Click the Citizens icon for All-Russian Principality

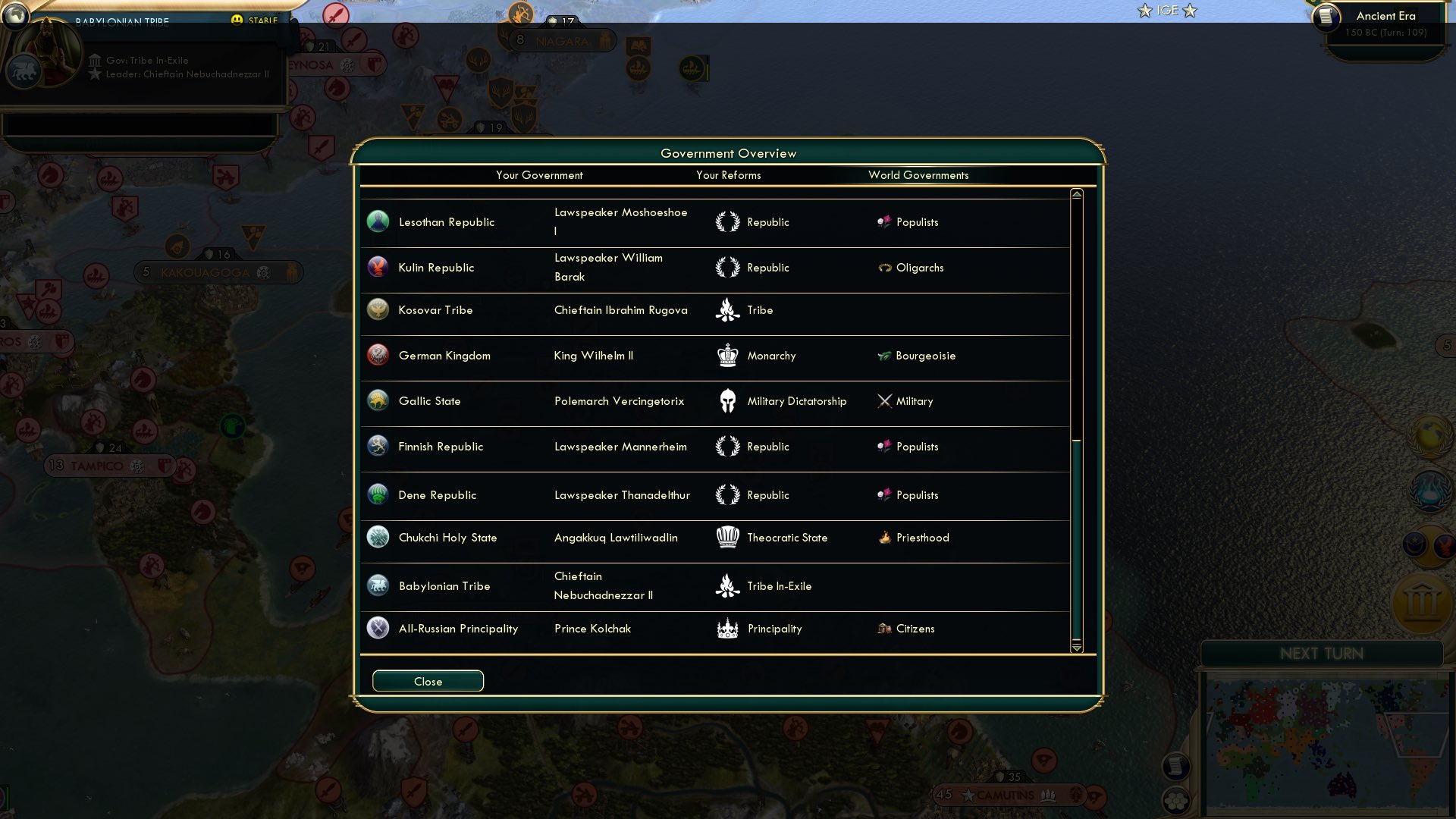pyautogui.click(x=885, y=628)
